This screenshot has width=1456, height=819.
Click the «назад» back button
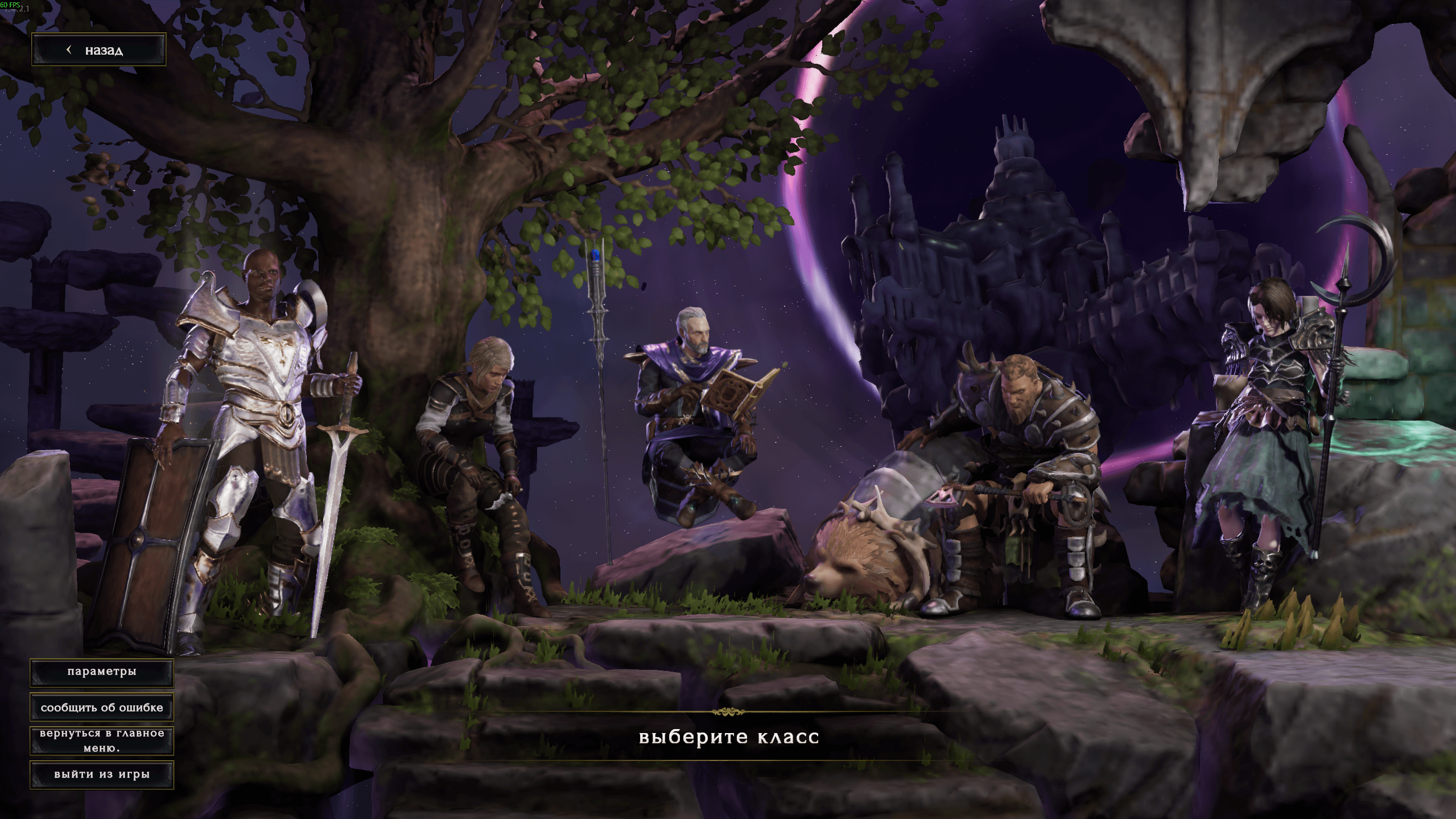point(98,50)
